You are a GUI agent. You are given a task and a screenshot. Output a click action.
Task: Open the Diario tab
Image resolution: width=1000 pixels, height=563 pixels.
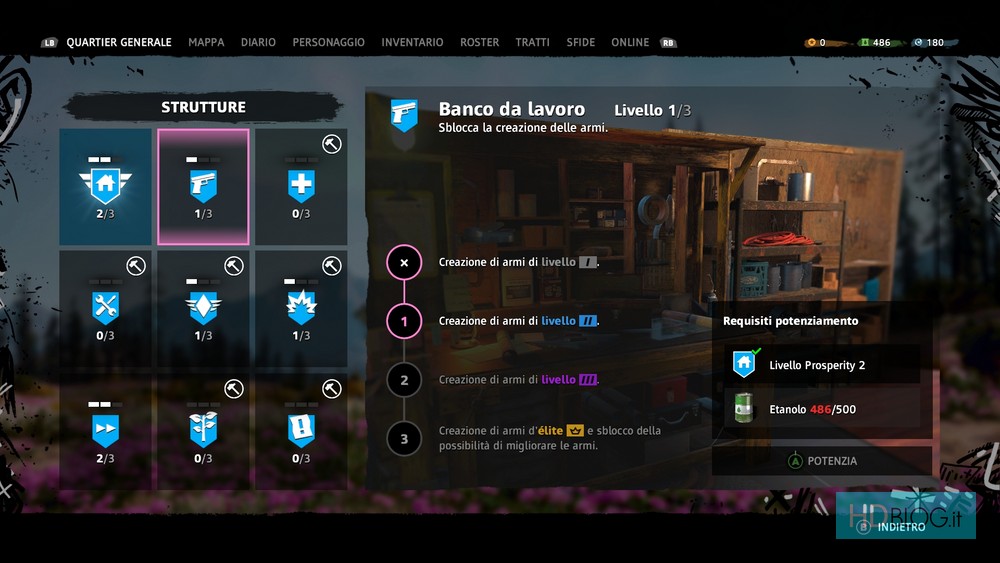258,43
